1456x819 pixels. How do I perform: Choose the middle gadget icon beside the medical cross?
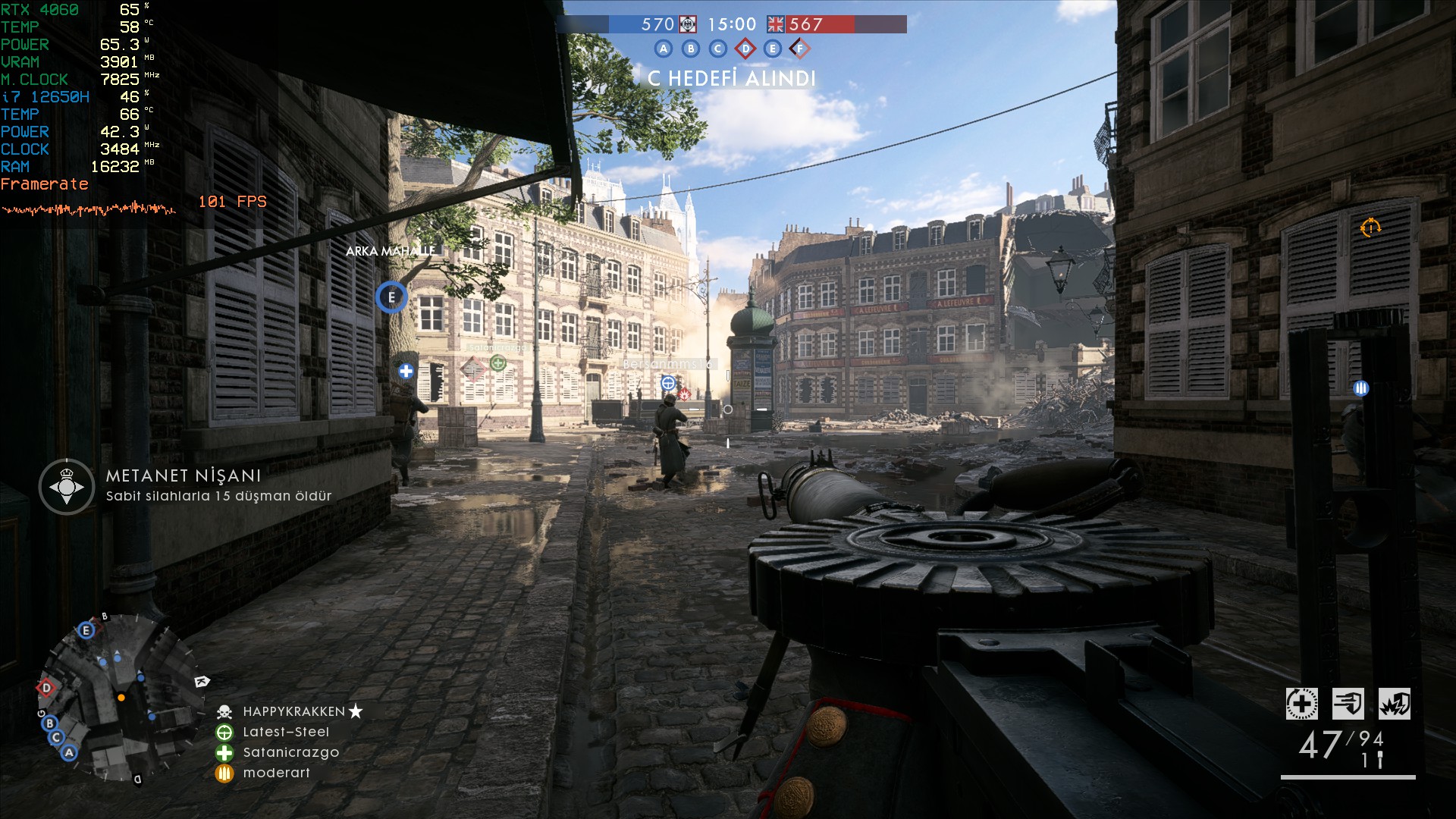tap(1348, 704)
